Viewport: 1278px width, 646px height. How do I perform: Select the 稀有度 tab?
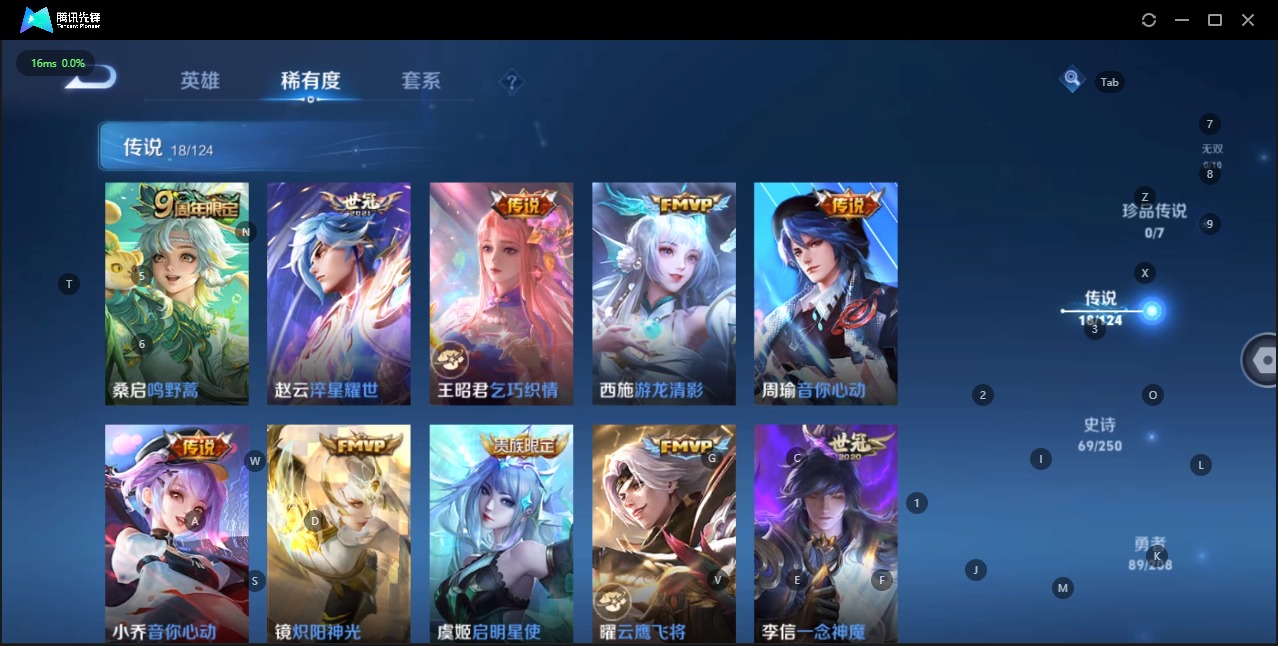[x=310, y=81]
